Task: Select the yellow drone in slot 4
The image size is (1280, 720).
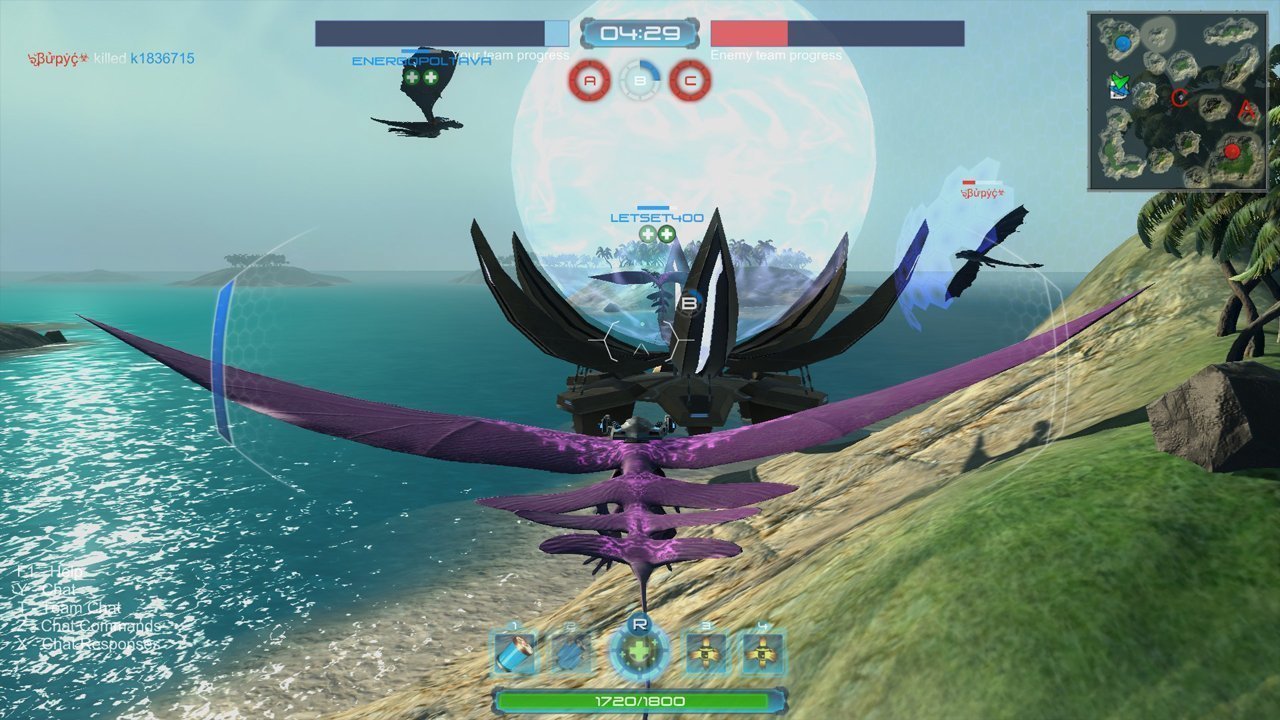Action: [762, 654]
